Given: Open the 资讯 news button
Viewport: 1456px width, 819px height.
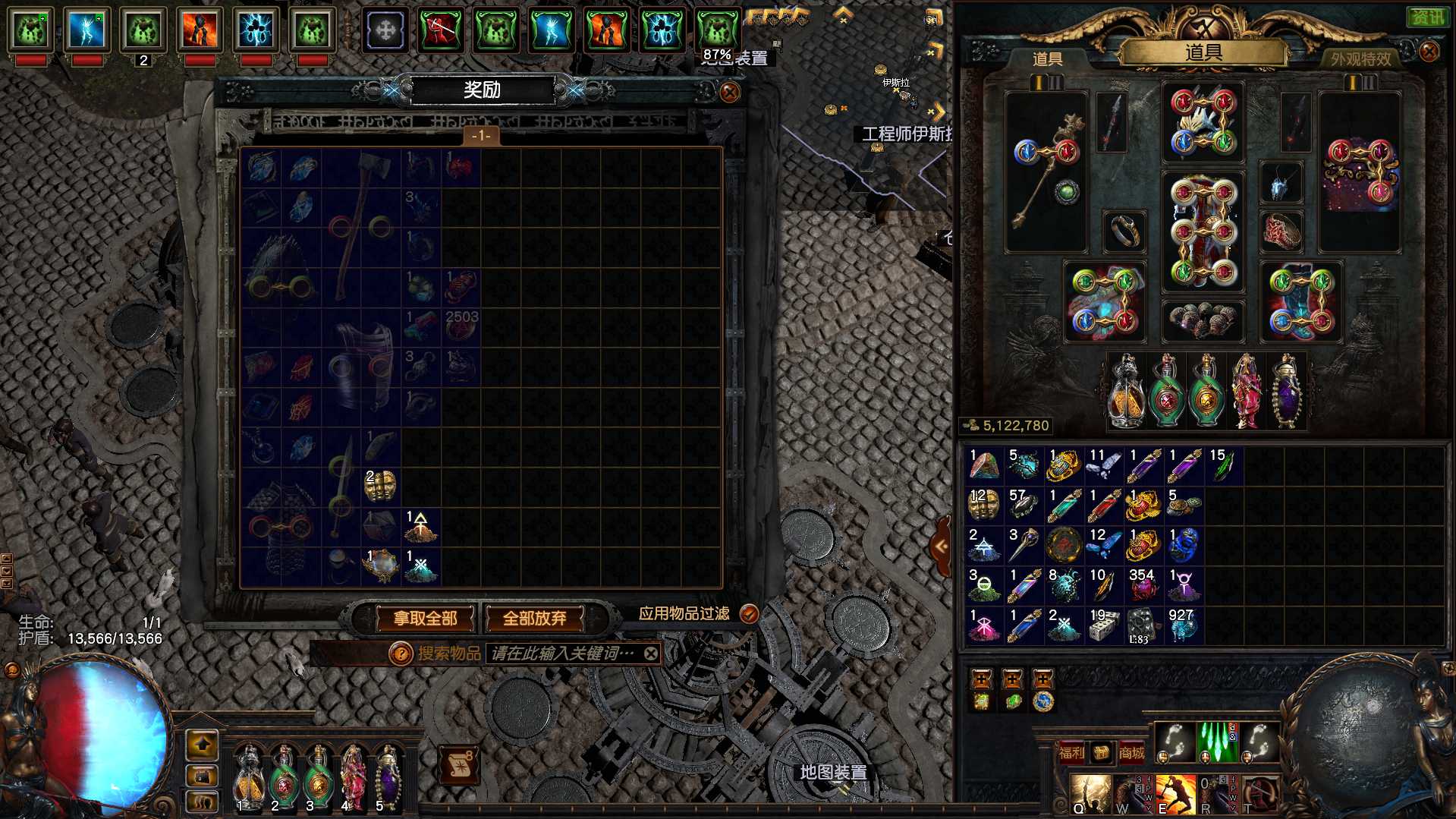Looking at the screenshot, I should pyautogui.click(x=1426, y=17).
